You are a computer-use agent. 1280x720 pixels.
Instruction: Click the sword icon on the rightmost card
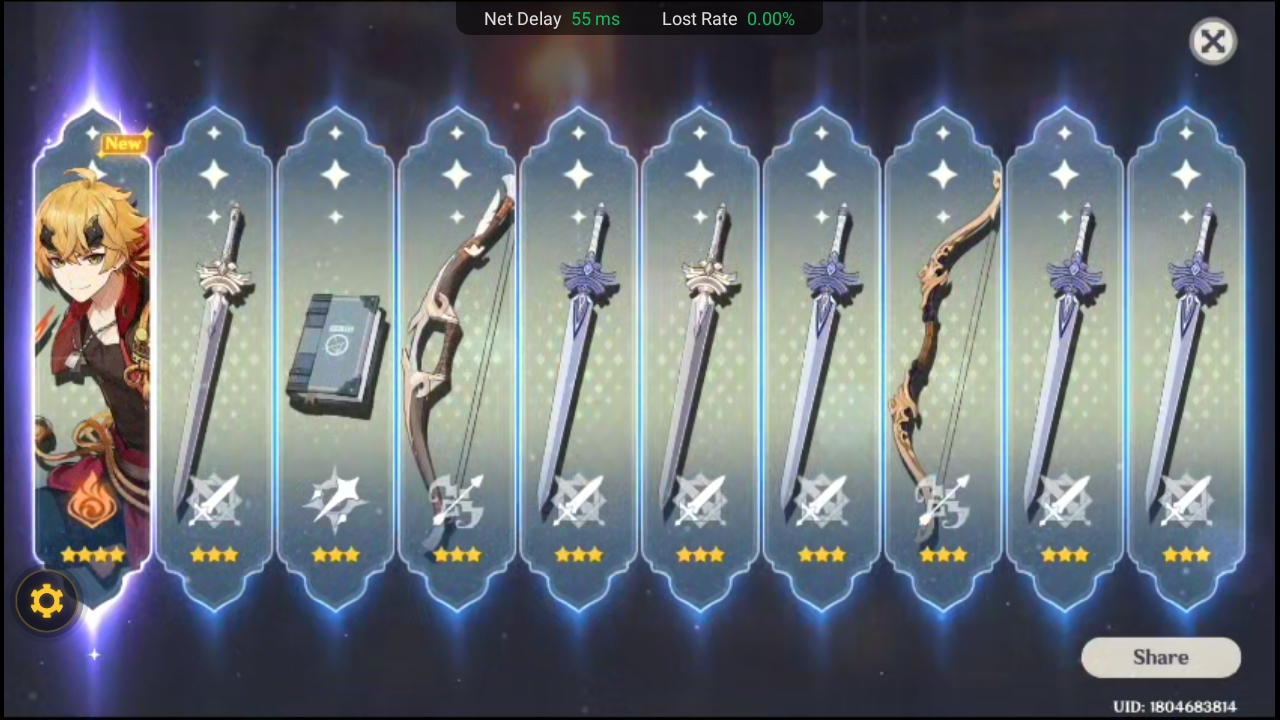coord(1186,500)
